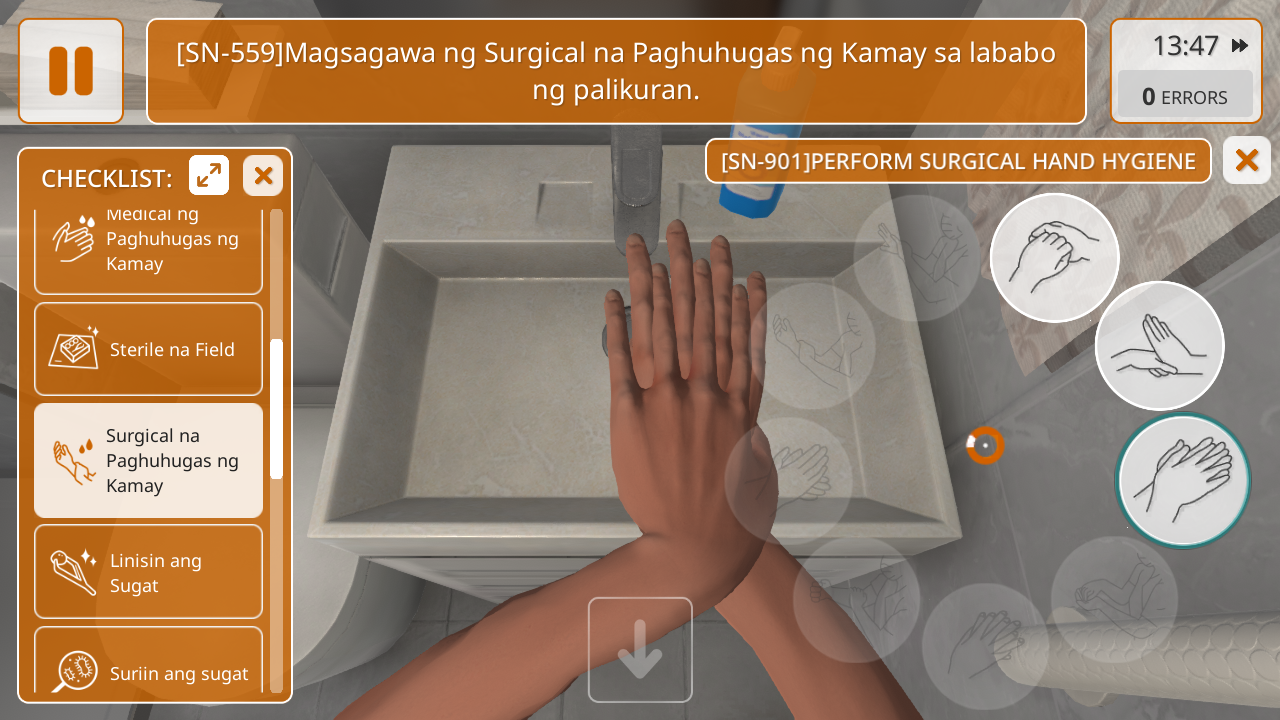This screenshot has width=1280, height=720.
Task: Choose the fist-in-palm hand rub step
Action: pos(1055,258)
